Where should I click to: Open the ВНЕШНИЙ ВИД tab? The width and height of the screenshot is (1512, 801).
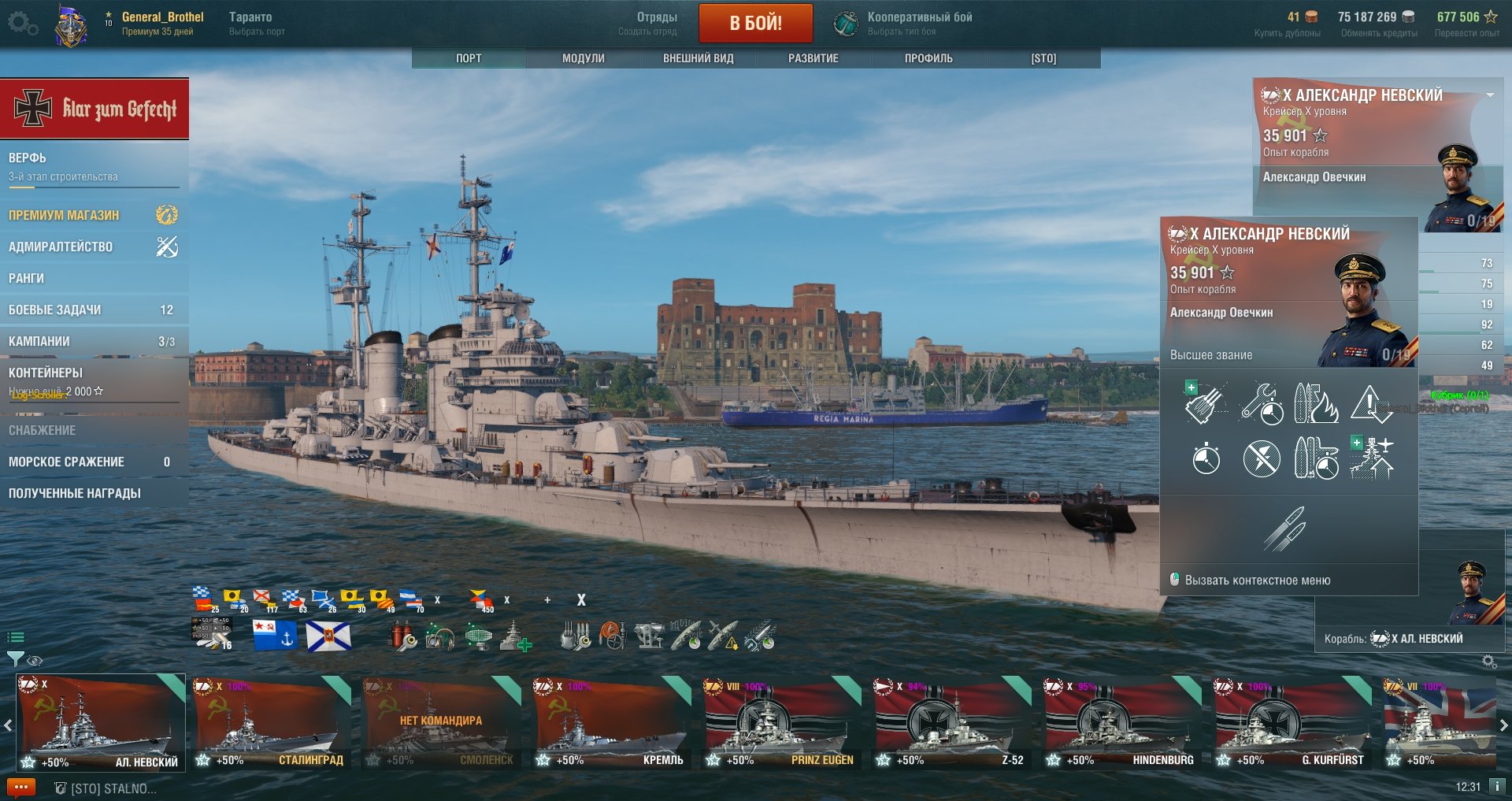pos(698,58)
